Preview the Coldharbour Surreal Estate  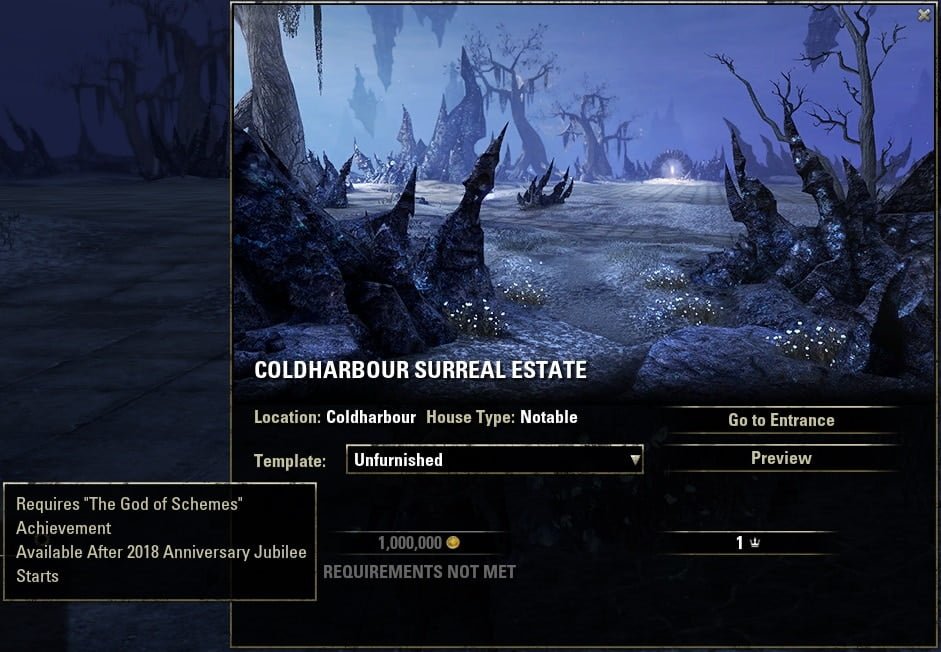point(780,458)
